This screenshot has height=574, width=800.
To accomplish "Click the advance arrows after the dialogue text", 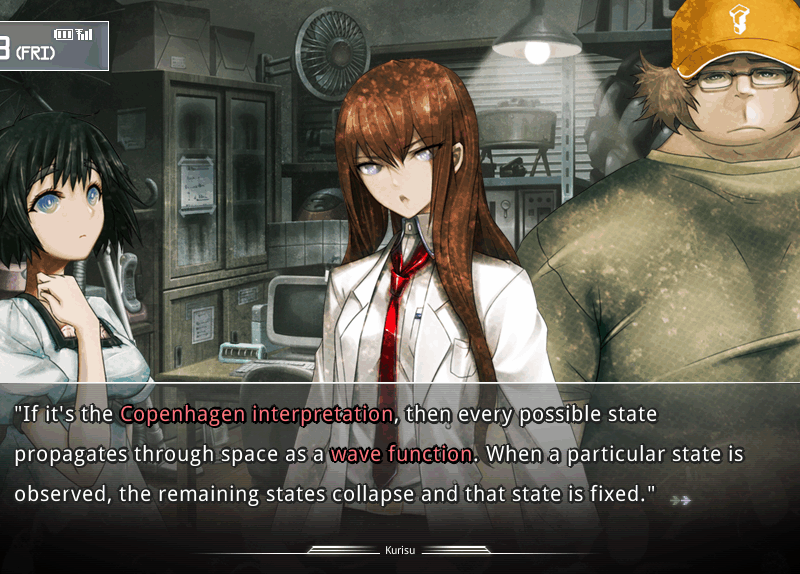I will coord(681,499).
